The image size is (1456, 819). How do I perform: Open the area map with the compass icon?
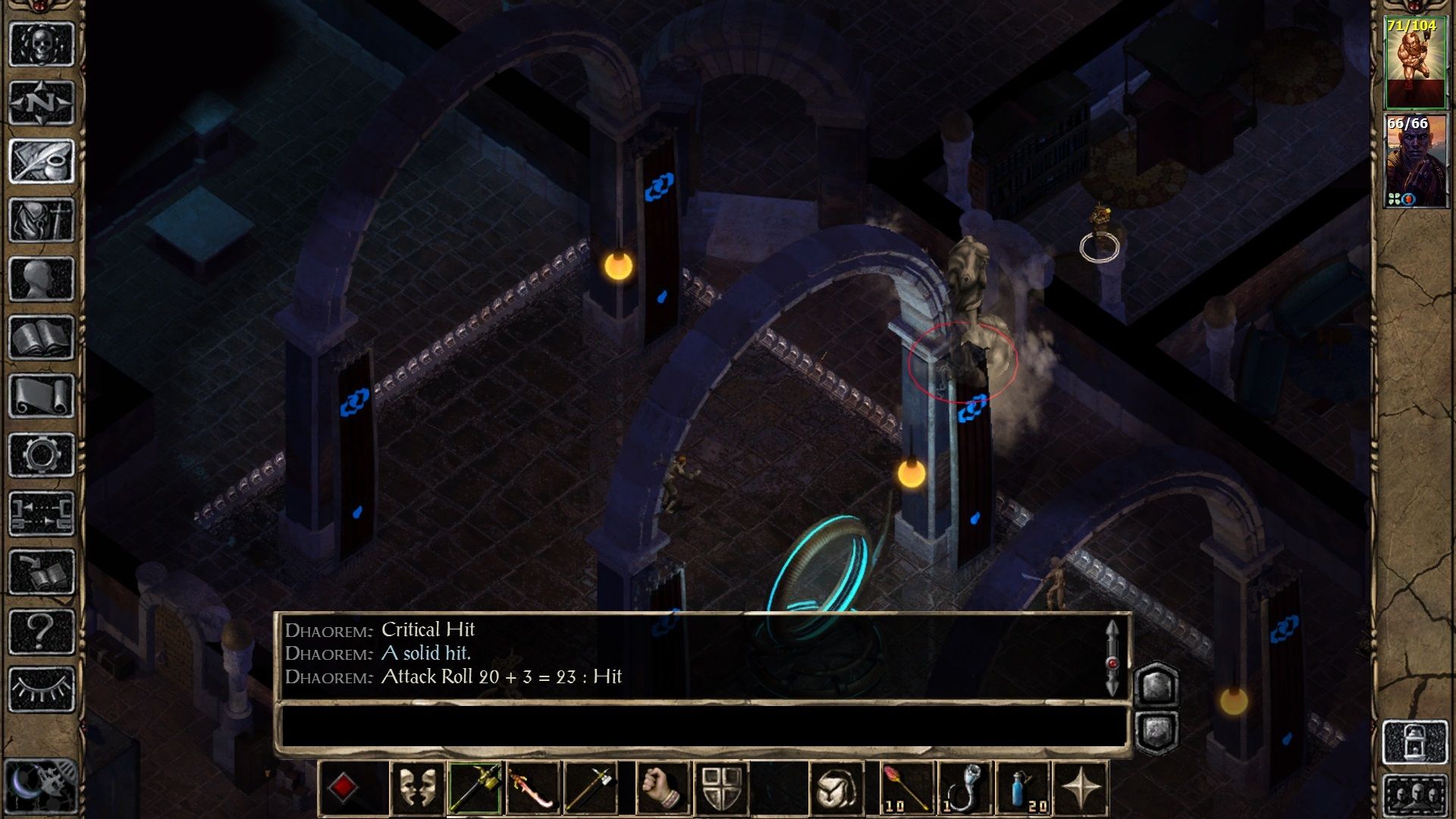[42, 102]
